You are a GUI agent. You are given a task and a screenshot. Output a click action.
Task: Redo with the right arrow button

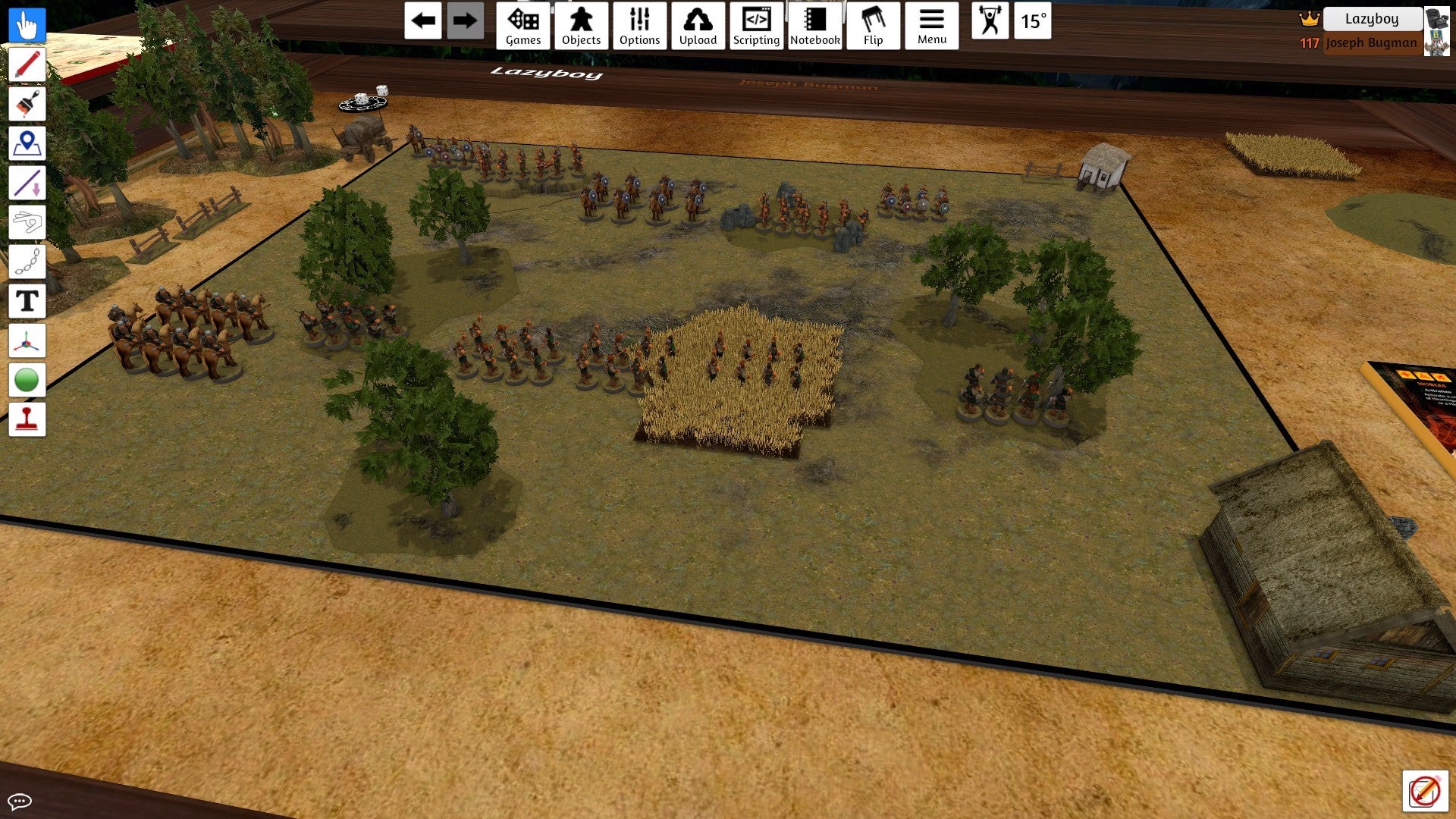click(x=465, y=21)
